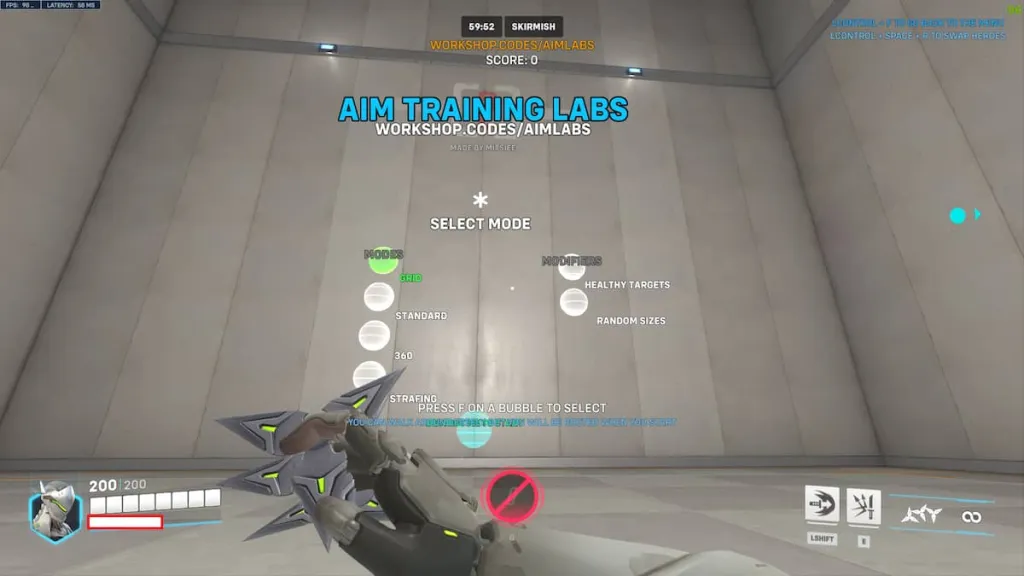Select the large cyan start bubble
Image resolution: width=1024 pixels, height=576 pixels.
tap(474, 430)
